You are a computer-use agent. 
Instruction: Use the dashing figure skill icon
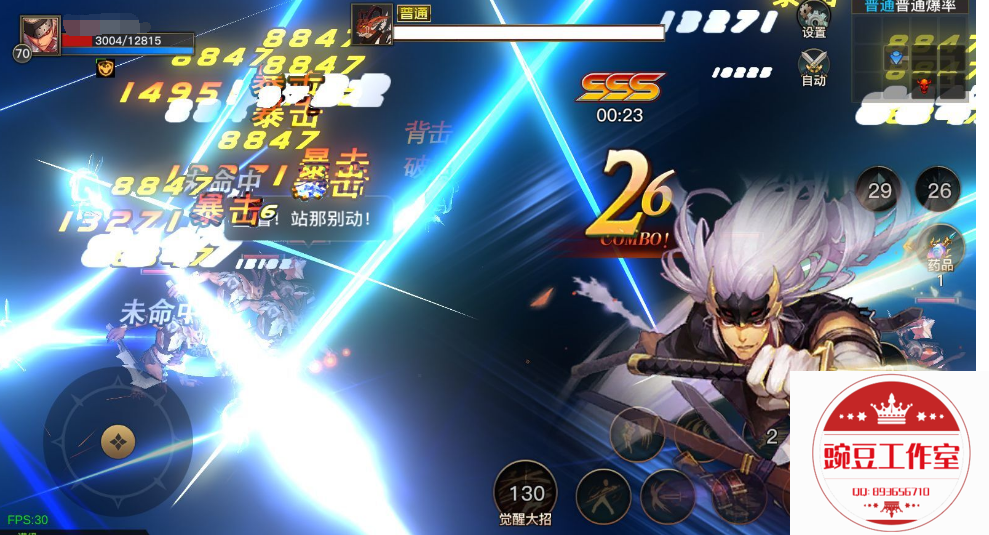(637, 434)
